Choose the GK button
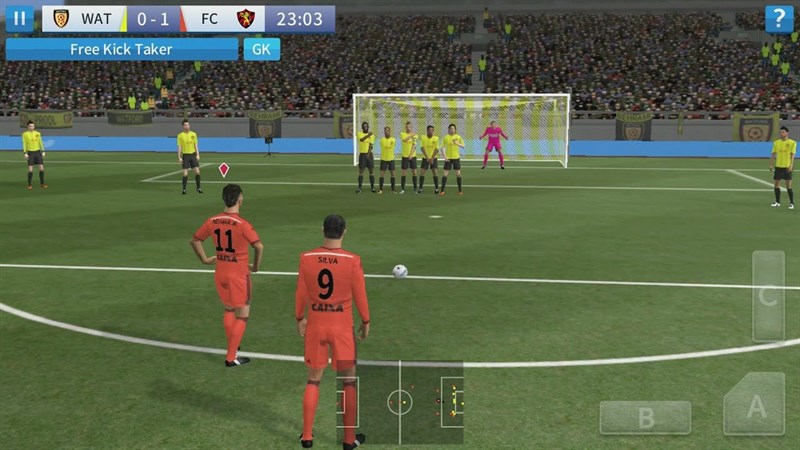Screen dimensions: 800x450 pyautogui.click(x=262, y=49)
